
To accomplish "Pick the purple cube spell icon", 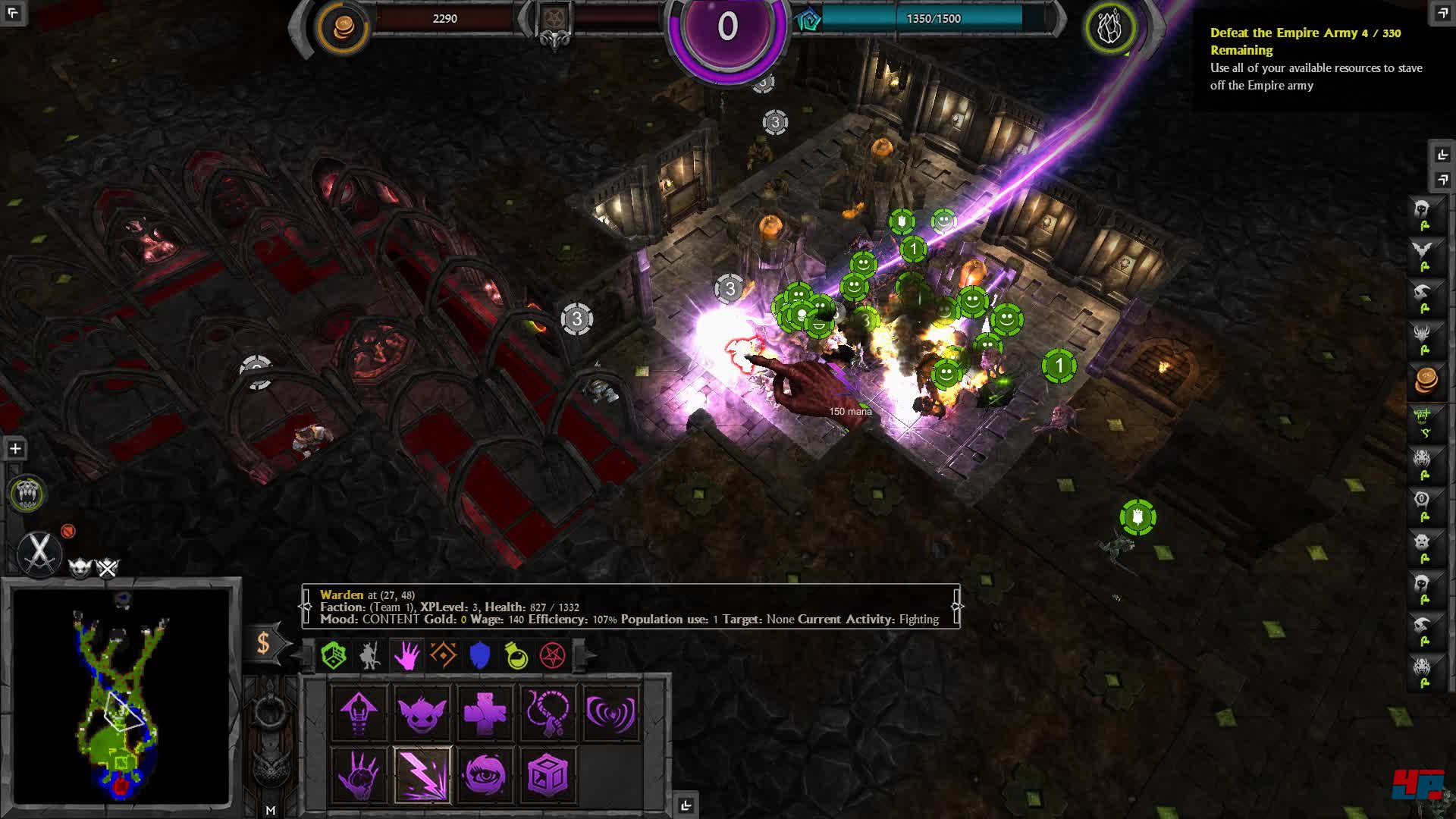I will tap(548, 775).
